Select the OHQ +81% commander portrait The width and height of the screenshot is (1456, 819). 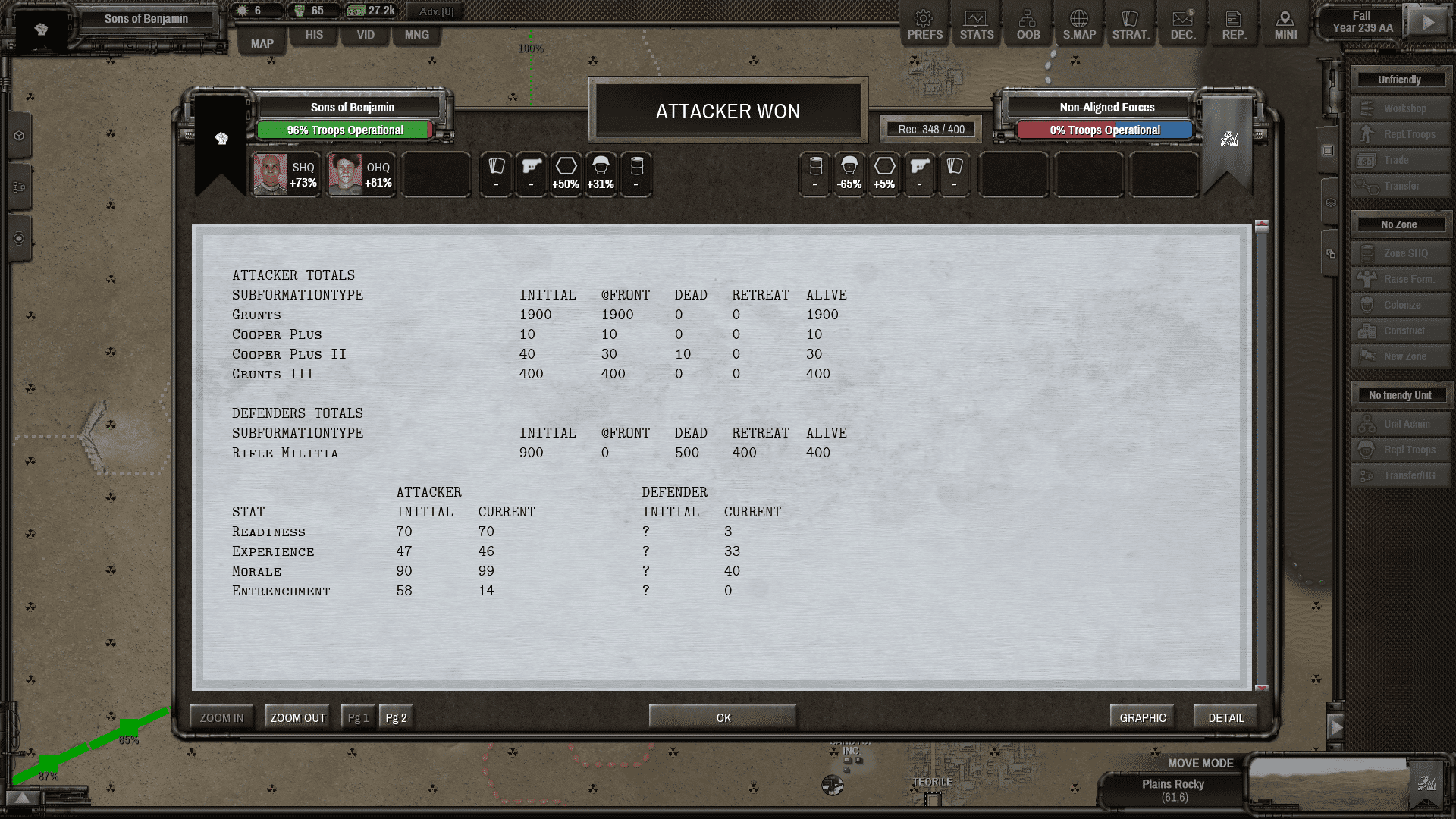click(360, 174)
